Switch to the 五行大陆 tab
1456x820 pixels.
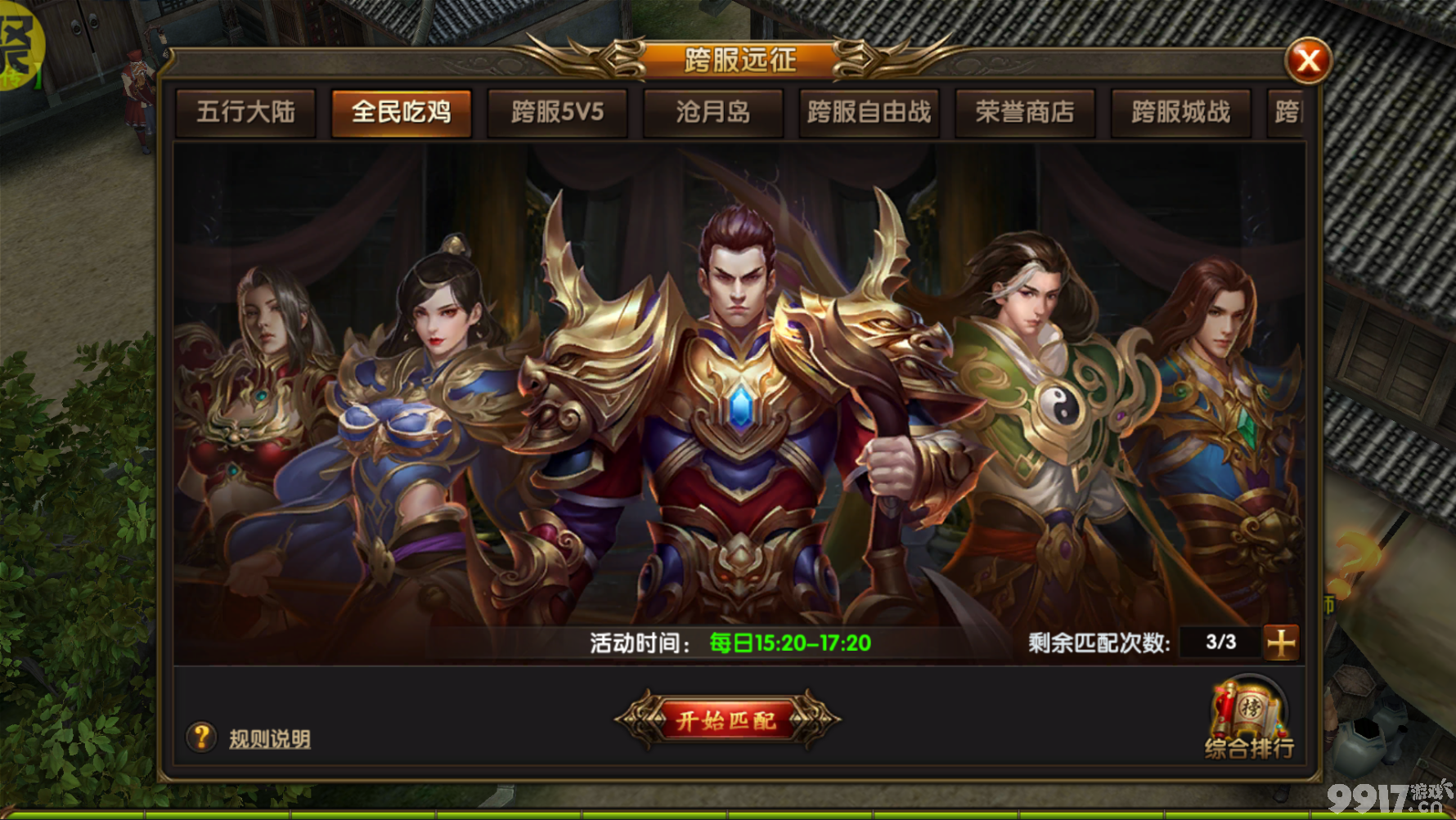point(245,113)
